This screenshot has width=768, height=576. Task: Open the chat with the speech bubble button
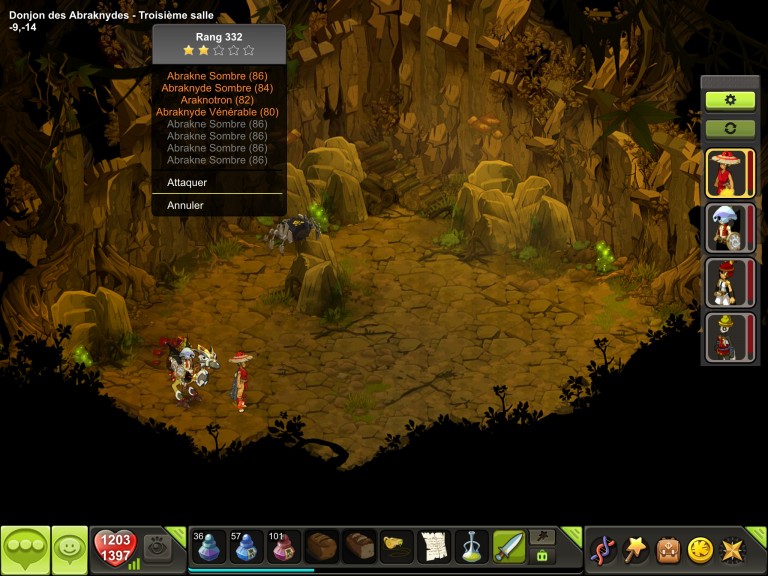pyautogui.click(x=25, y=549)
